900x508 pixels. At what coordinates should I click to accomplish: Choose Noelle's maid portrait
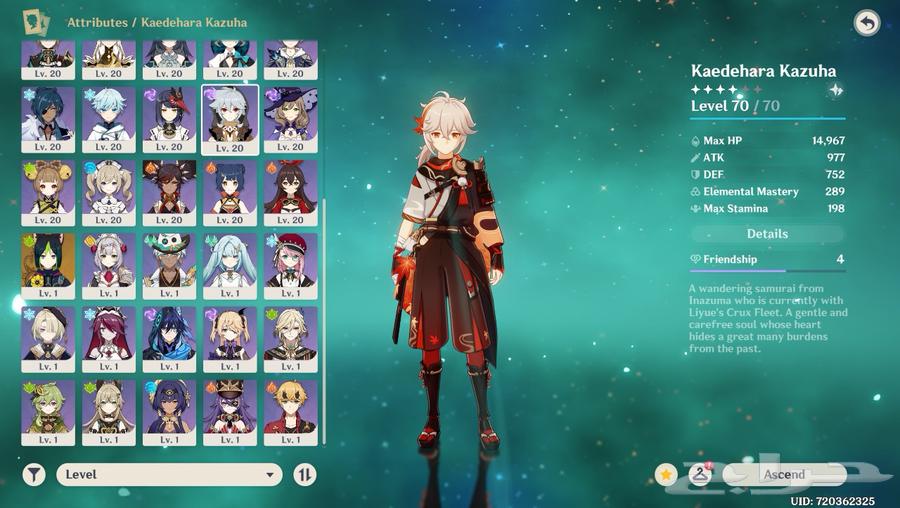tap(108, 265)
